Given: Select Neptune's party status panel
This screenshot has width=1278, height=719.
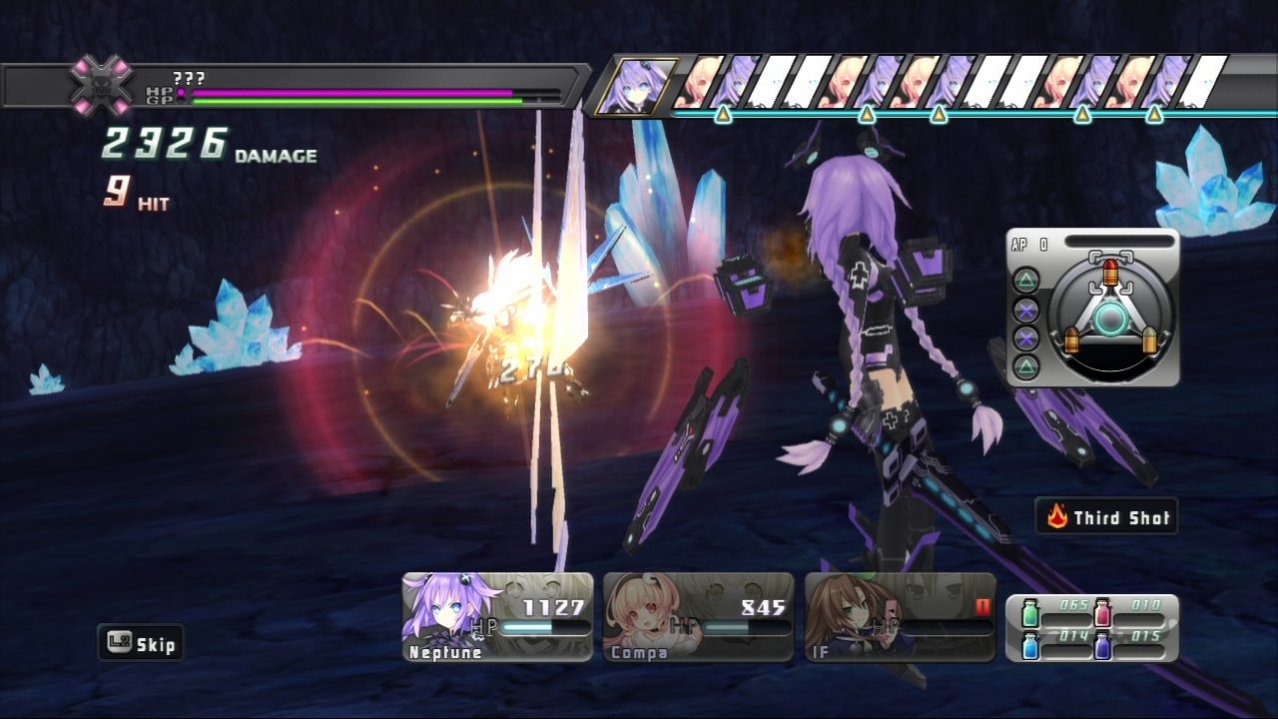Looking at the screenshot, I should point(497,616).
